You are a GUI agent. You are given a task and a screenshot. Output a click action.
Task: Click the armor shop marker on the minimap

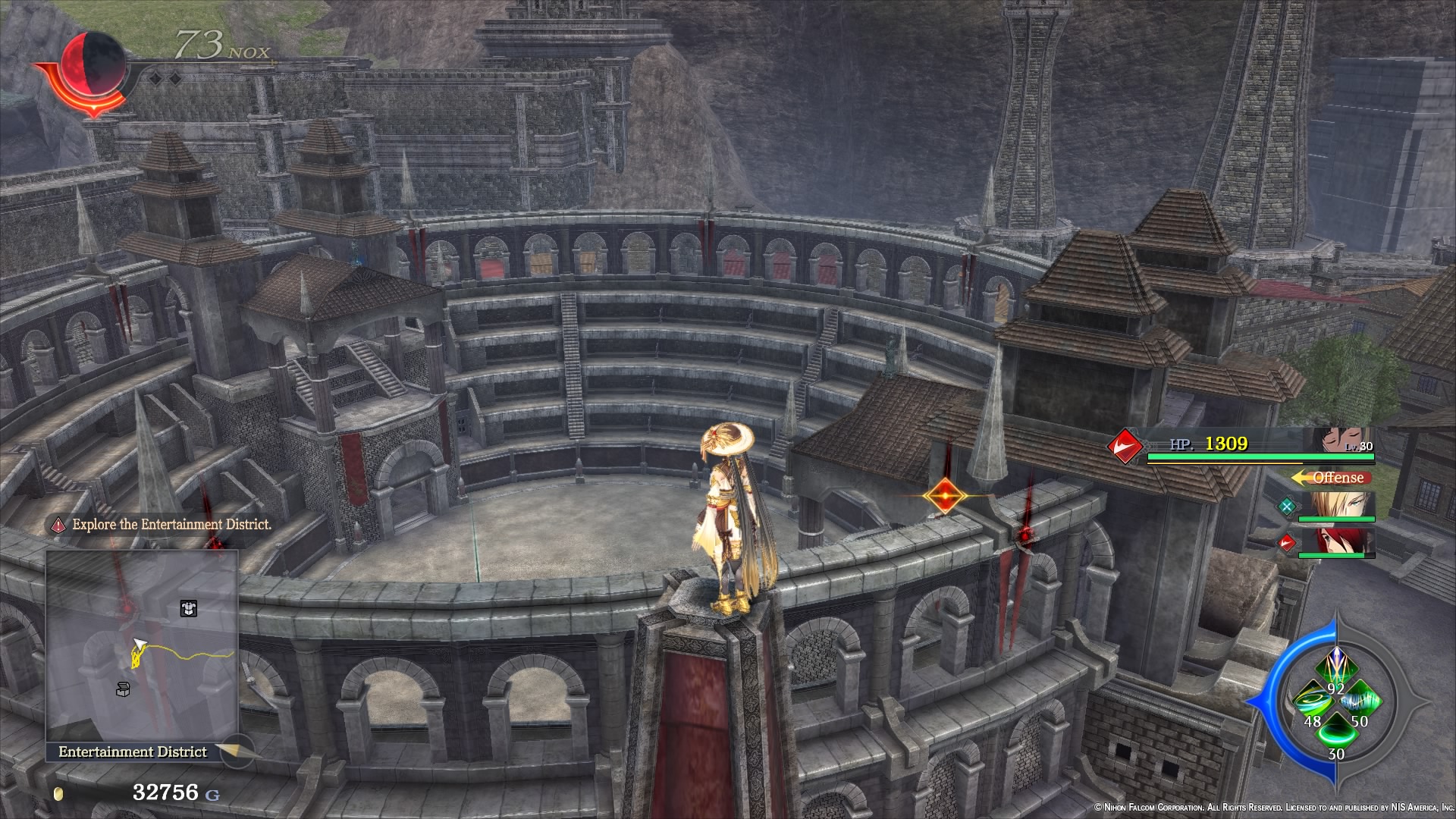(189, 608)
